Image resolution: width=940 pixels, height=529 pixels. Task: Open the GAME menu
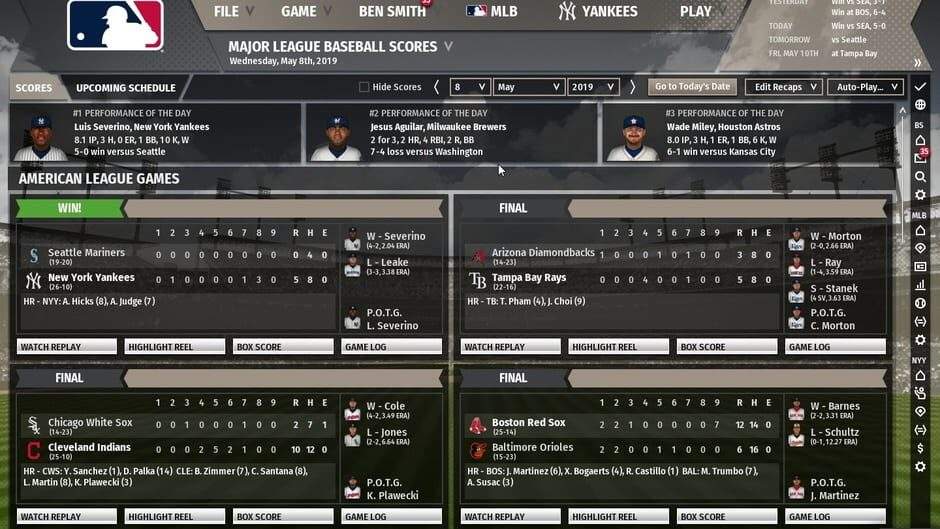click(x=305, y=12)
